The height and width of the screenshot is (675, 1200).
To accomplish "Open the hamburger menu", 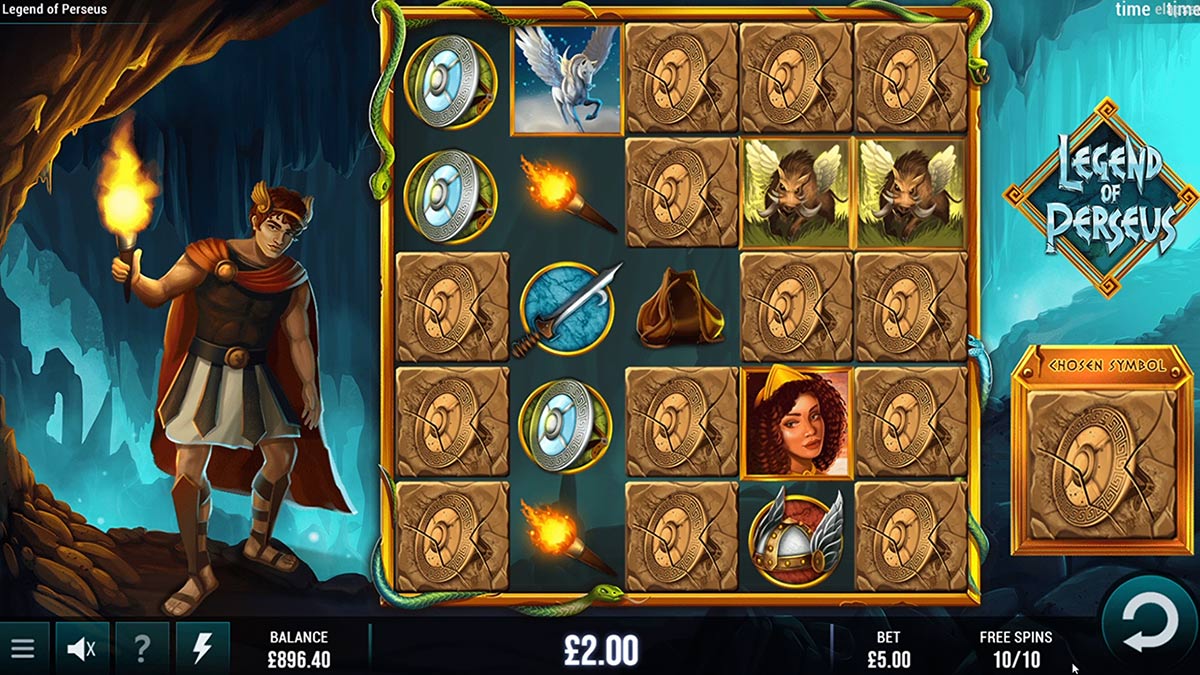I will 22,649.
